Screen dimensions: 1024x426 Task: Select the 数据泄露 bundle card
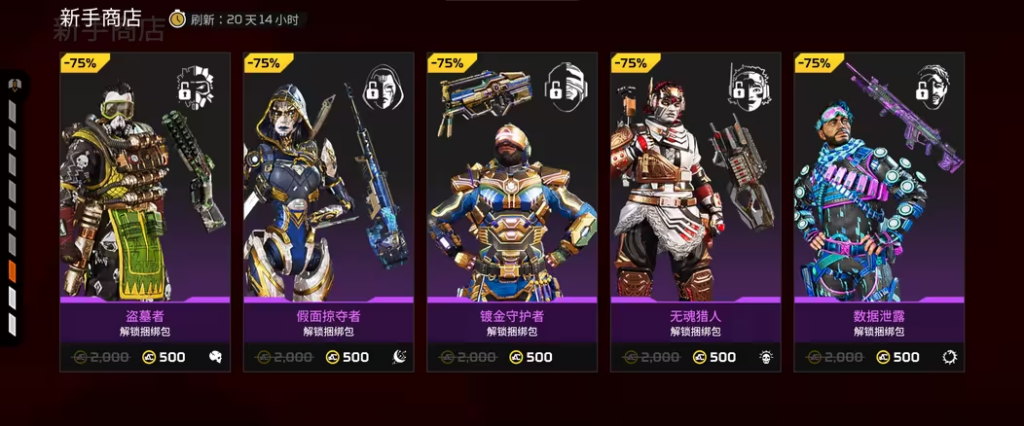tap(879, 210)
